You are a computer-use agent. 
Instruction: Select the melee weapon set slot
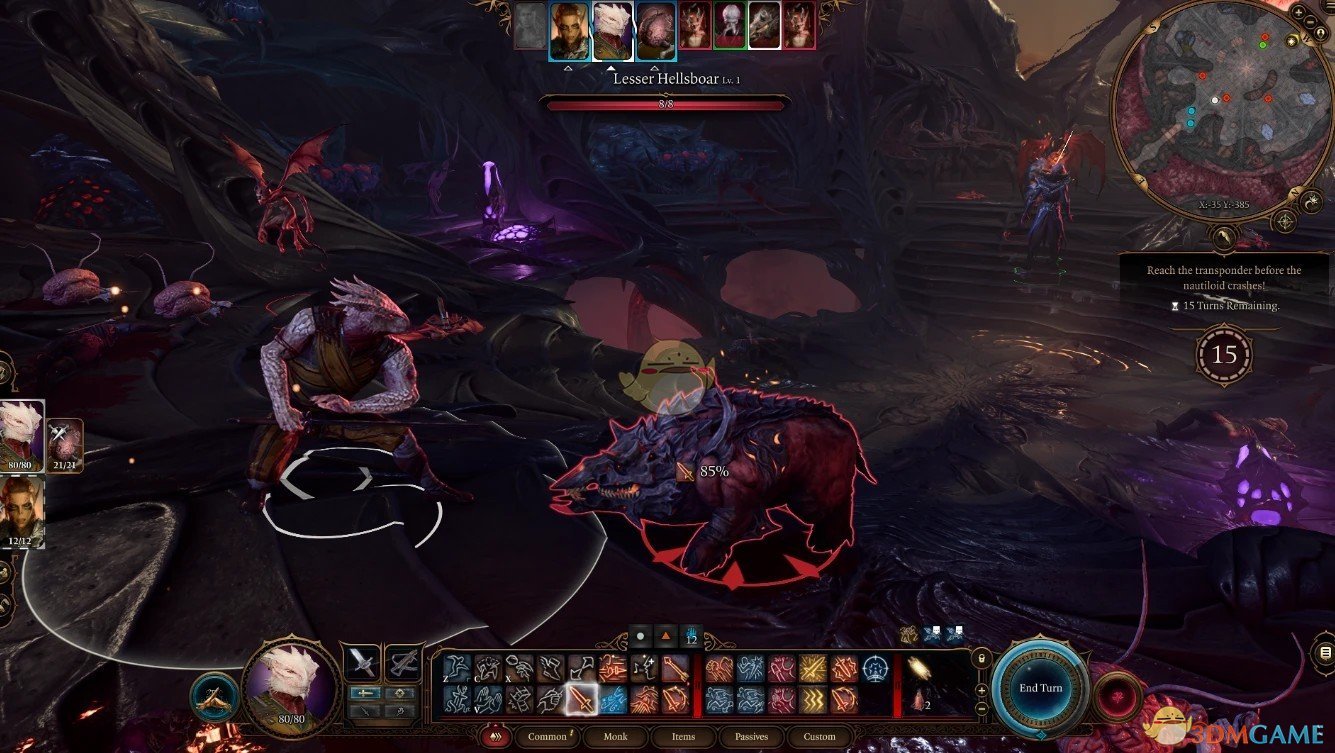tap(361, 662)
